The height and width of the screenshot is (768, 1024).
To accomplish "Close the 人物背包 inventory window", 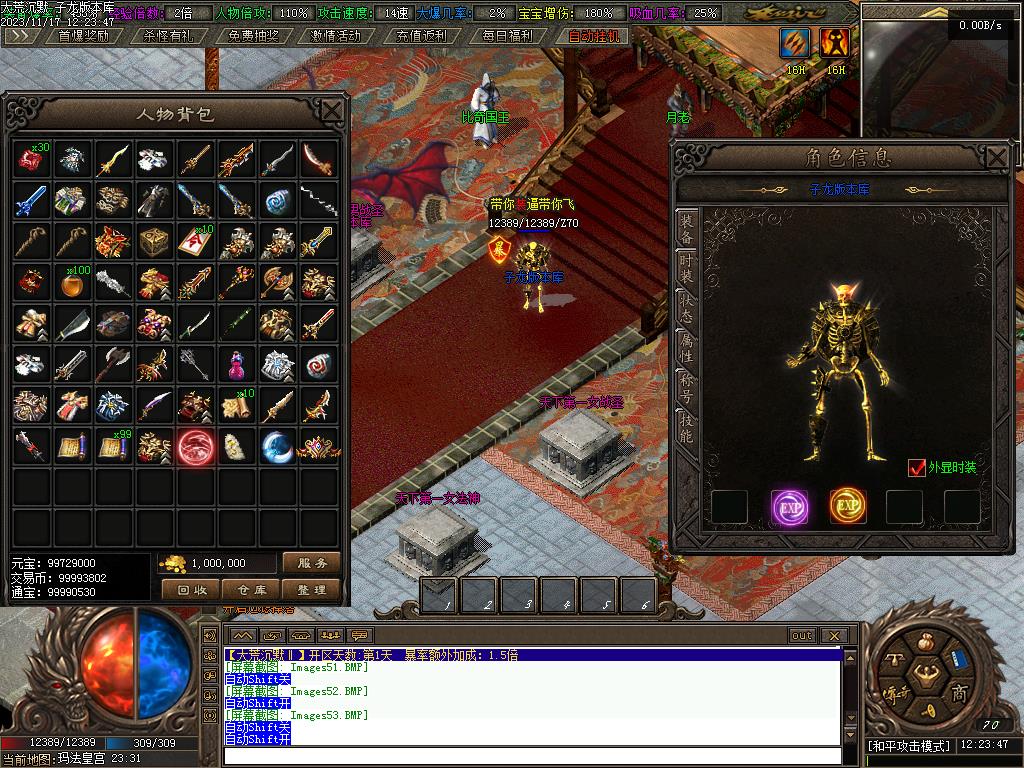I will [332, 111].
